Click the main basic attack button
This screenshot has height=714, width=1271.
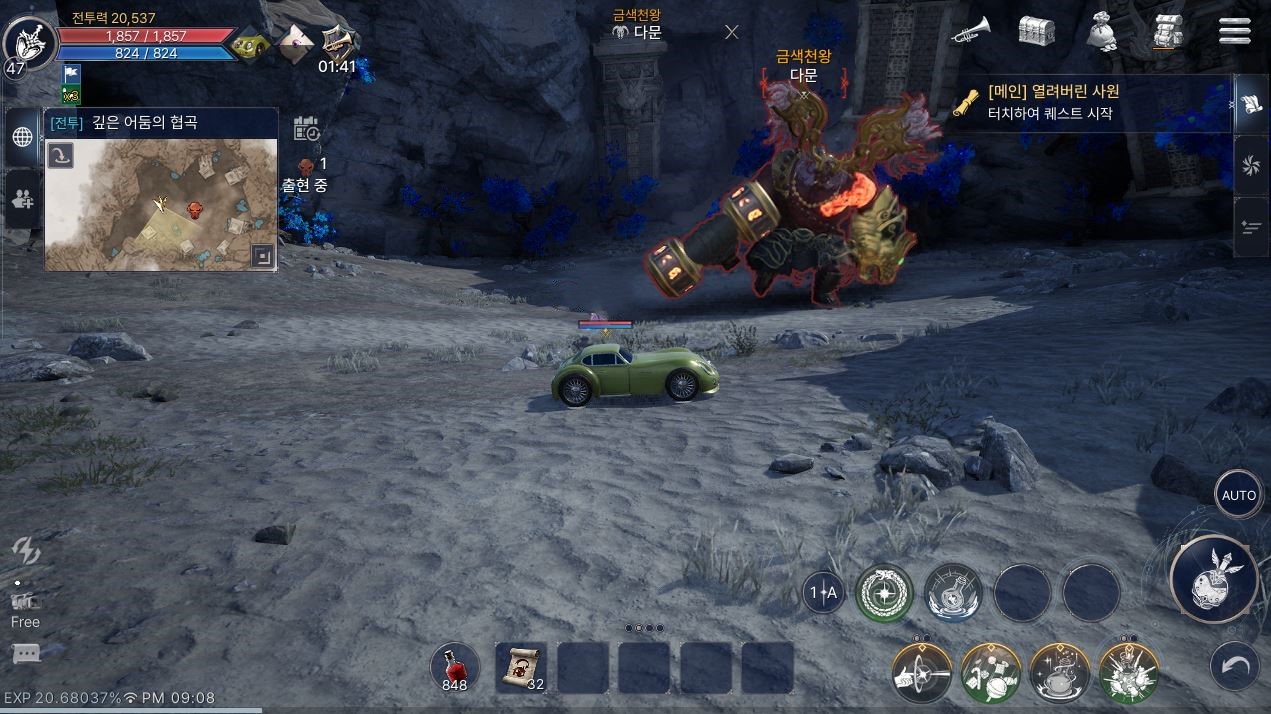1213,579
